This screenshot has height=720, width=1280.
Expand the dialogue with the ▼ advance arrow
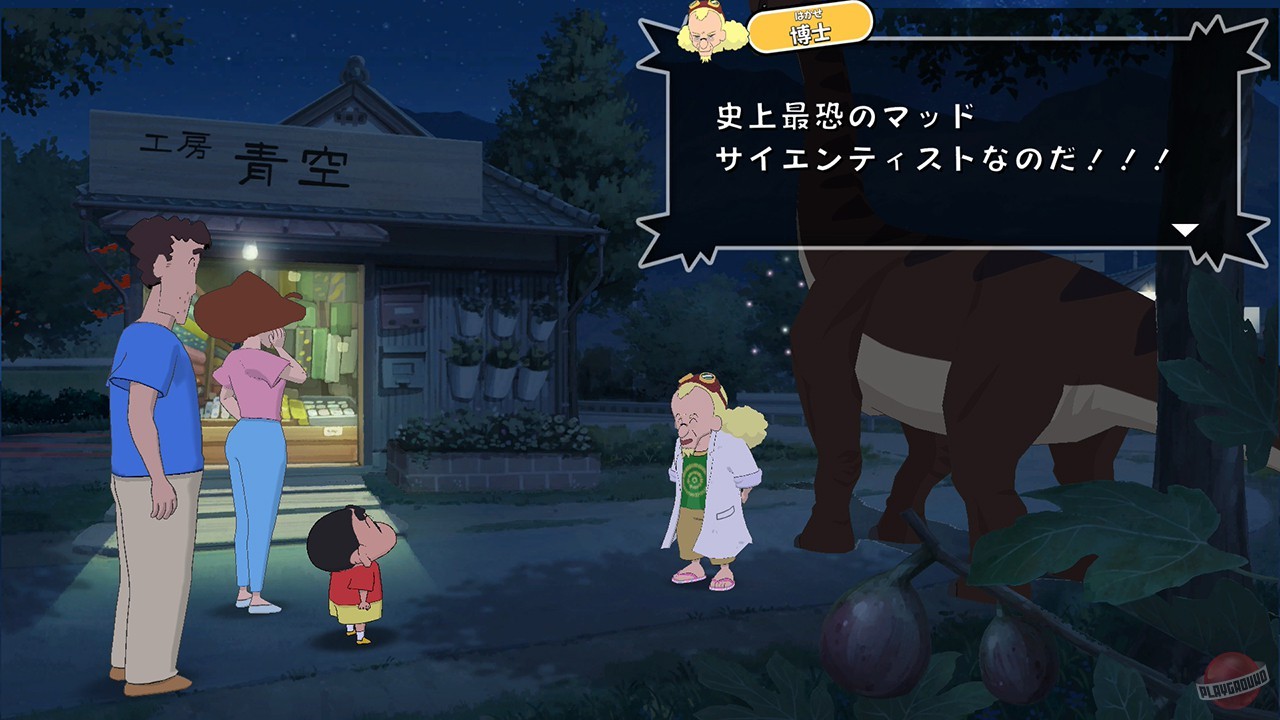coord(1186,227)
